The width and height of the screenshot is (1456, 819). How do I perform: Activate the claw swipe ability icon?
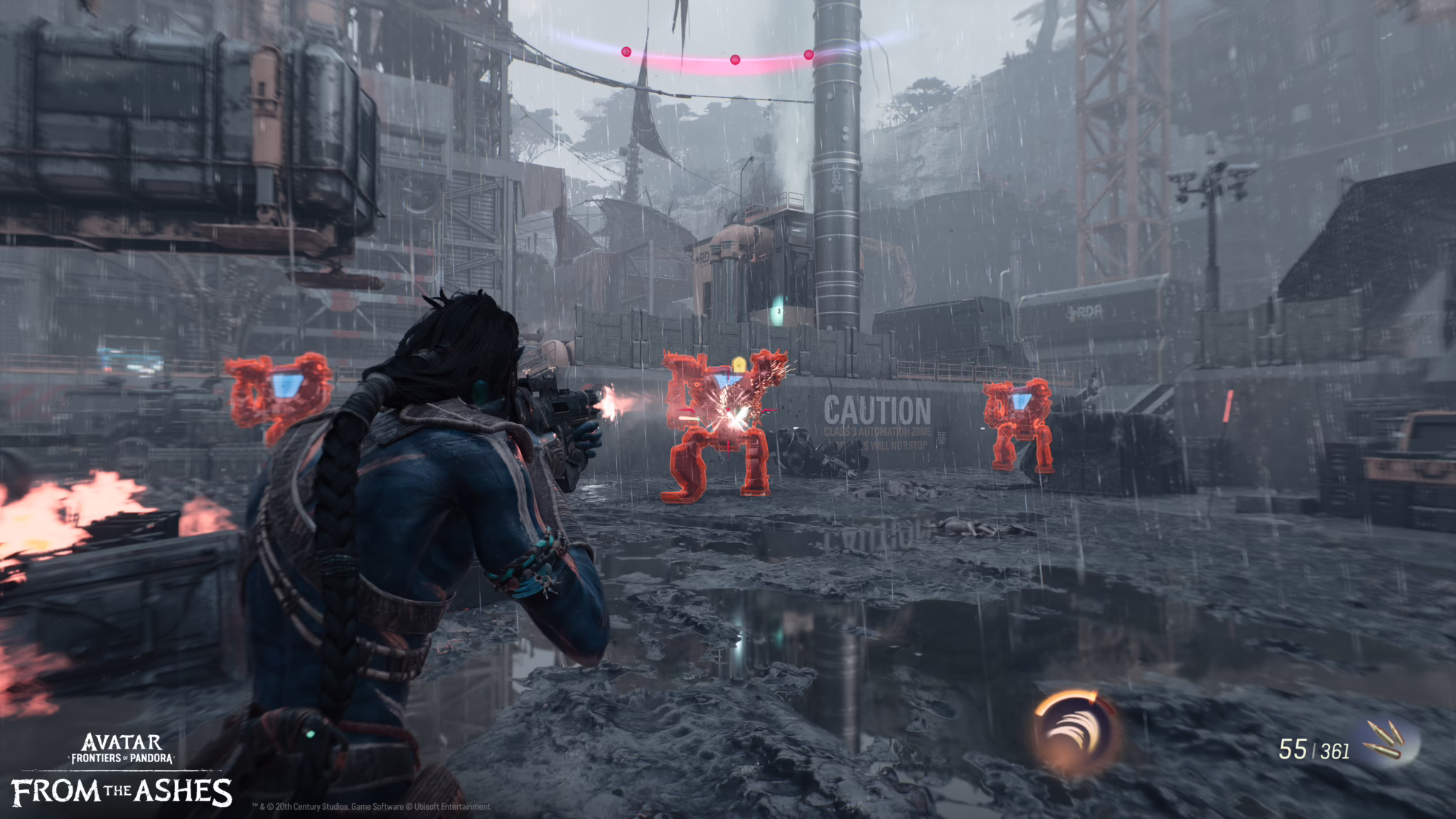pos(1075,732)
